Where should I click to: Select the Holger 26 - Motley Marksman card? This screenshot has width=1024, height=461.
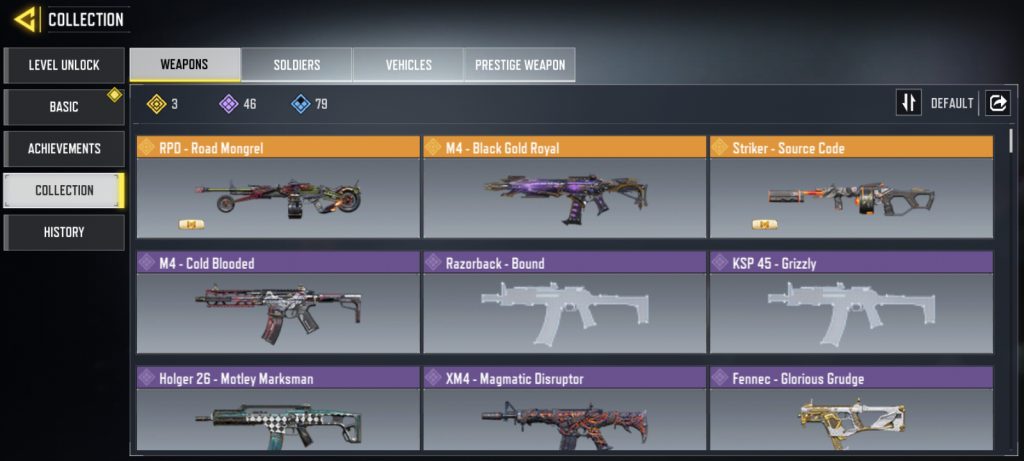click(278, 412)
